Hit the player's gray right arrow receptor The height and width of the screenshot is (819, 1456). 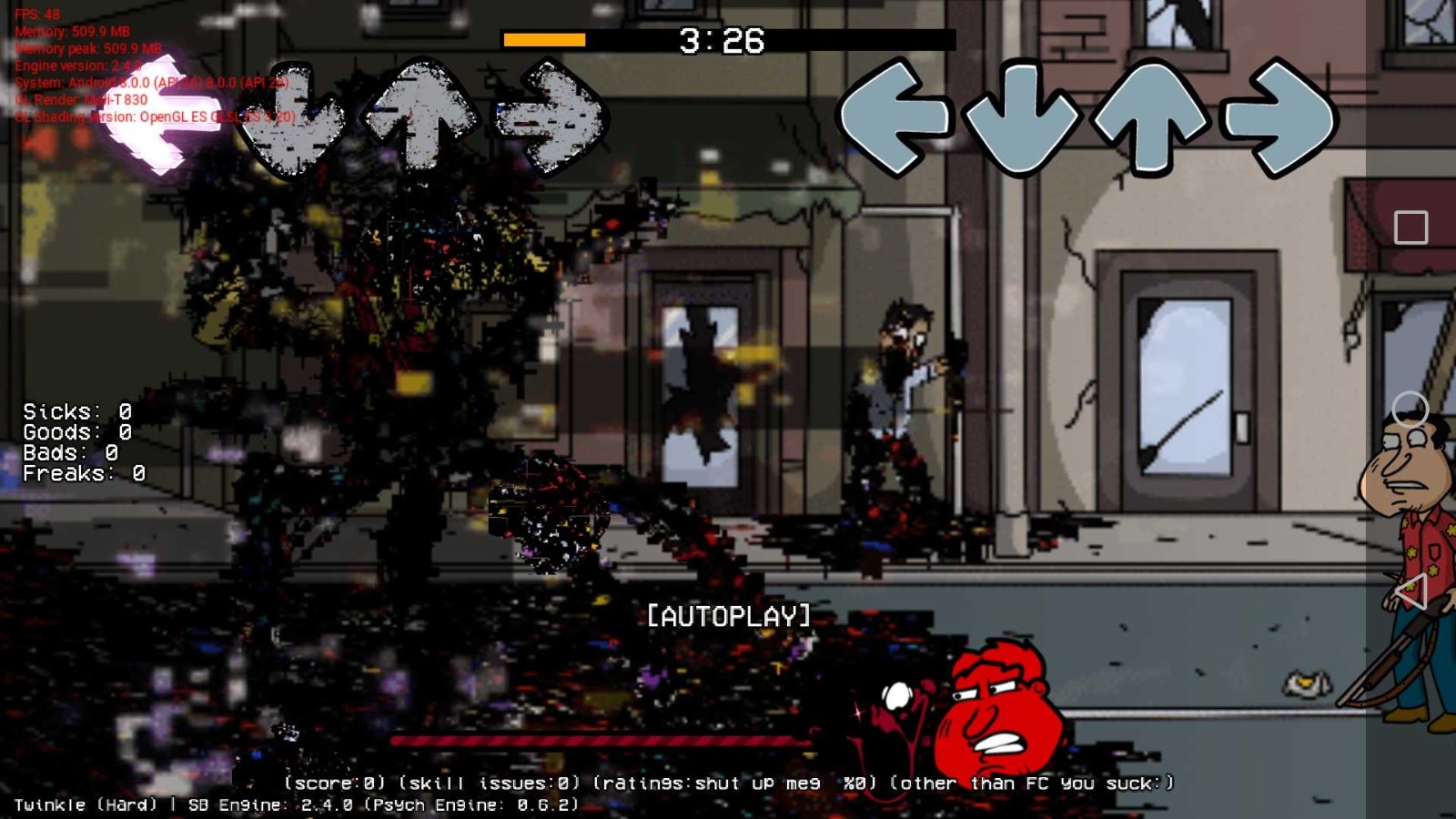(1280, 116)
